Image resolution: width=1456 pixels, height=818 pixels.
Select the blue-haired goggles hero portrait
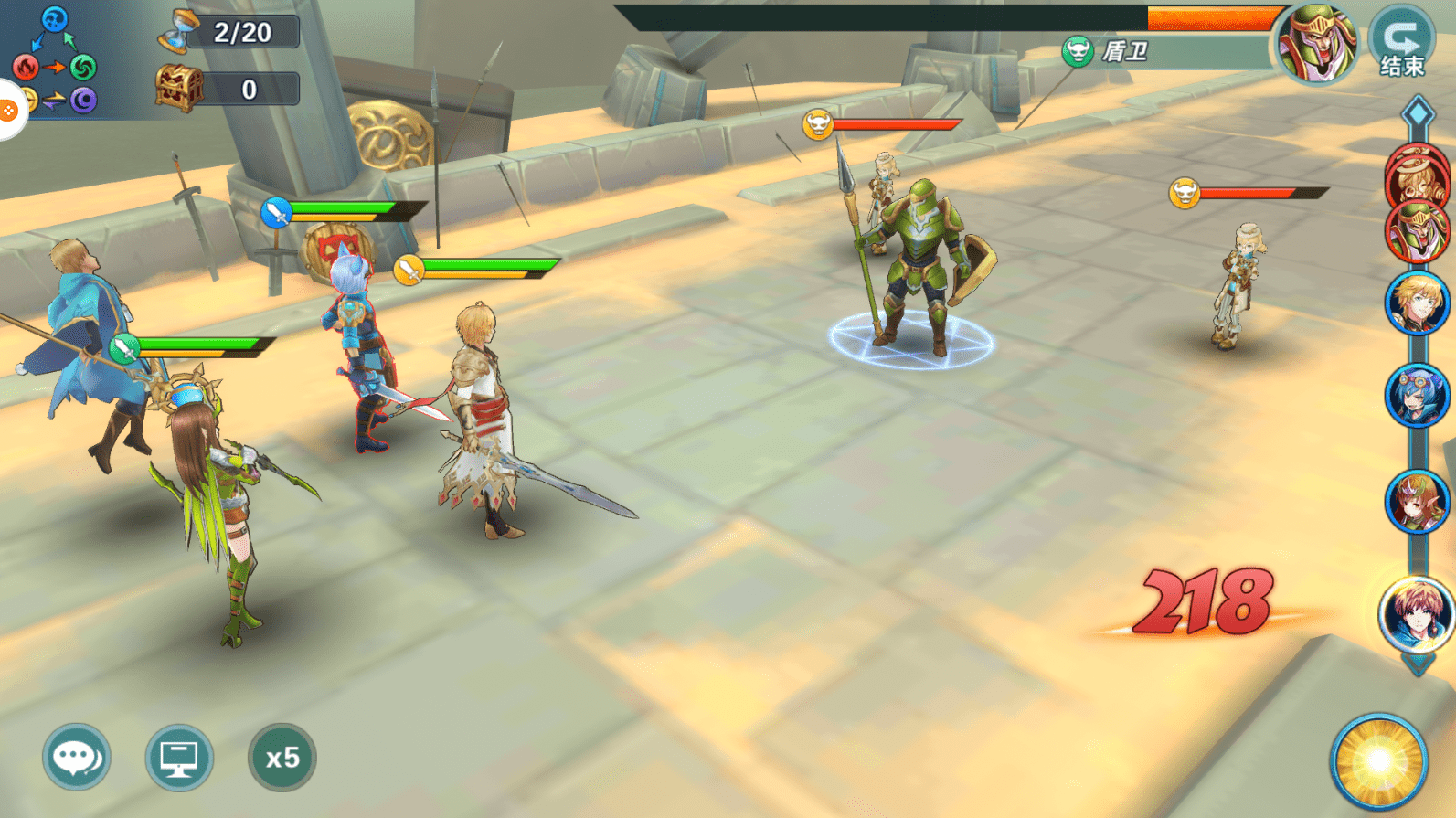[1417, 396]
